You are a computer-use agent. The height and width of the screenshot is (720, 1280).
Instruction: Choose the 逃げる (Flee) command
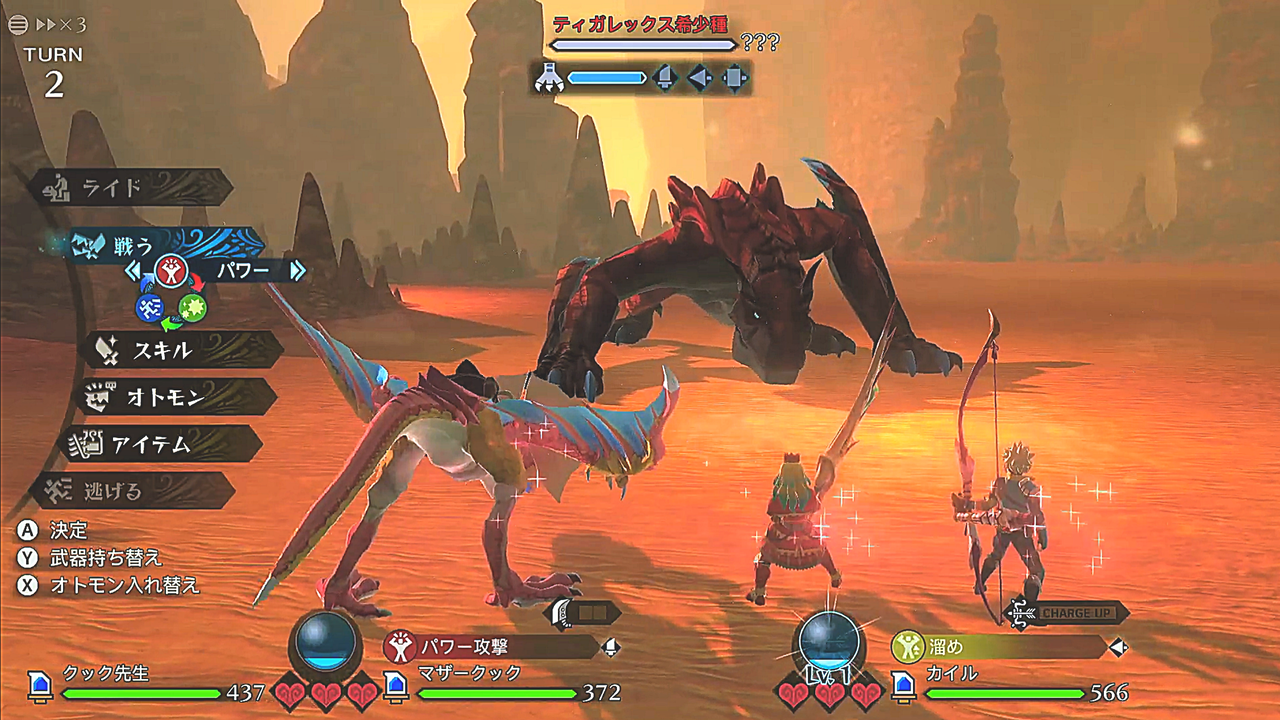tap(130, 491)
